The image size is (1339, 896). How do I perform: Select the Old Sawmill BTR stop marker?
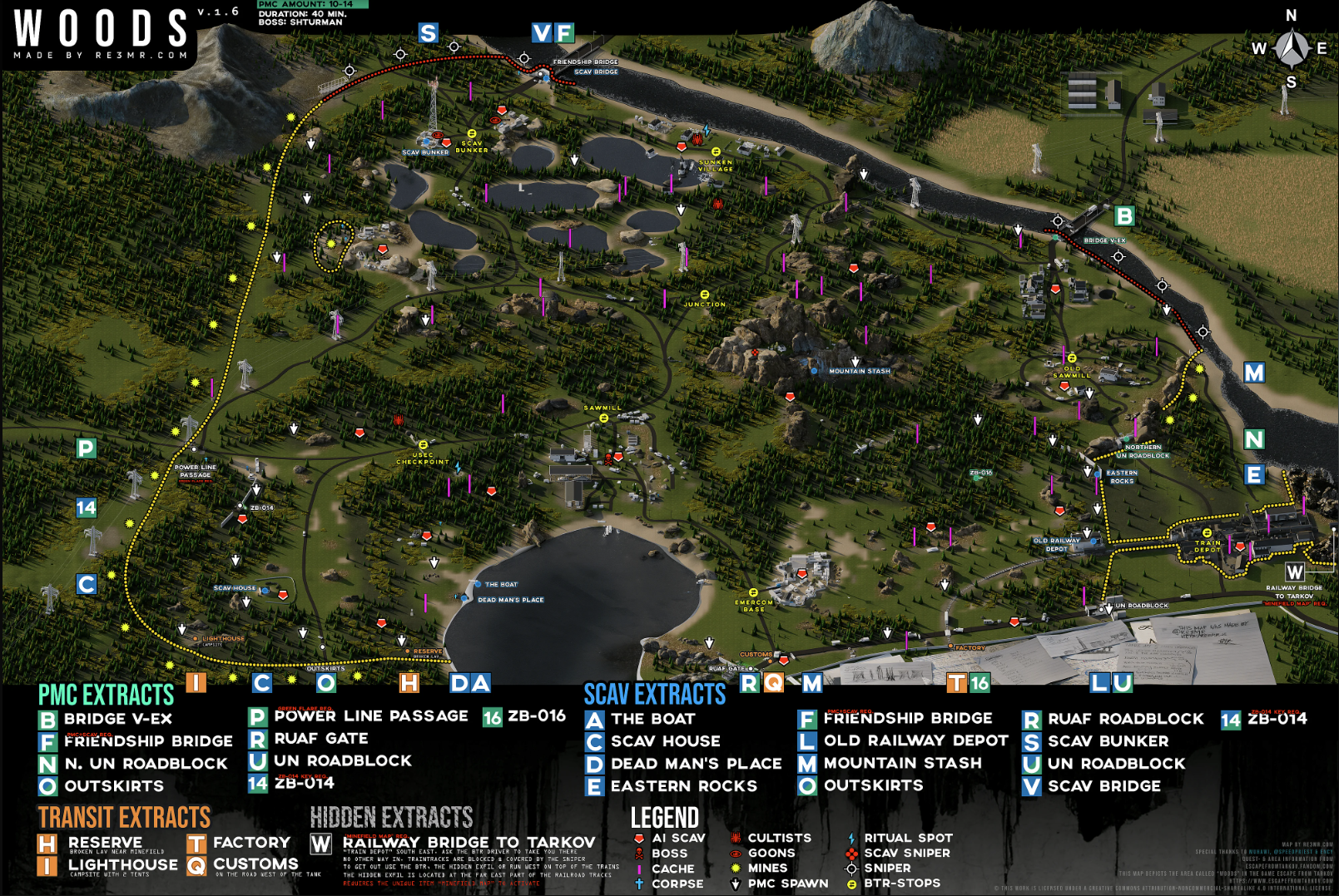tap(1072, 359)
